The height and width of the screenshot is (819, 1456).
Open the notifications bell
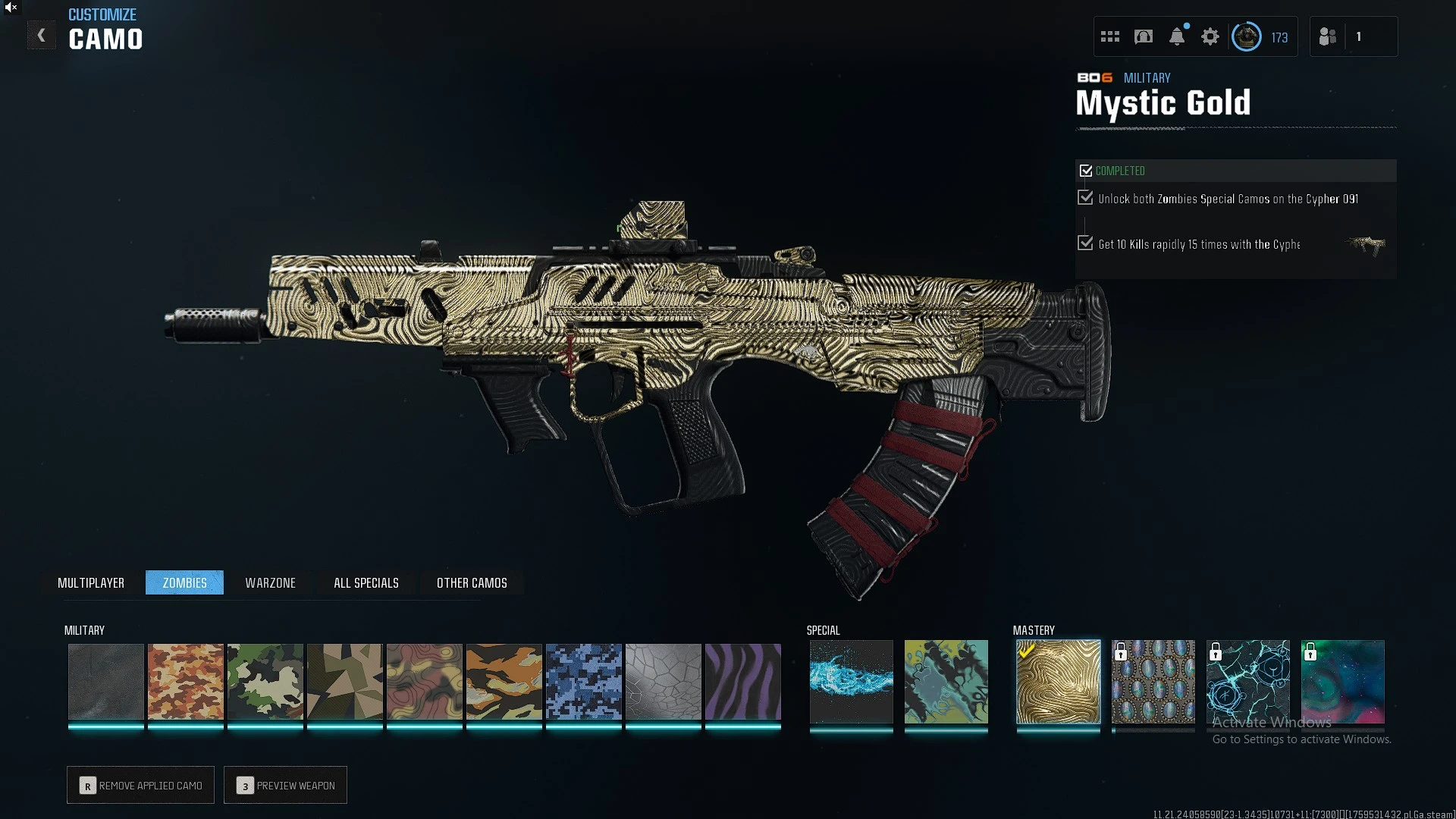[x=1177, y=36]
